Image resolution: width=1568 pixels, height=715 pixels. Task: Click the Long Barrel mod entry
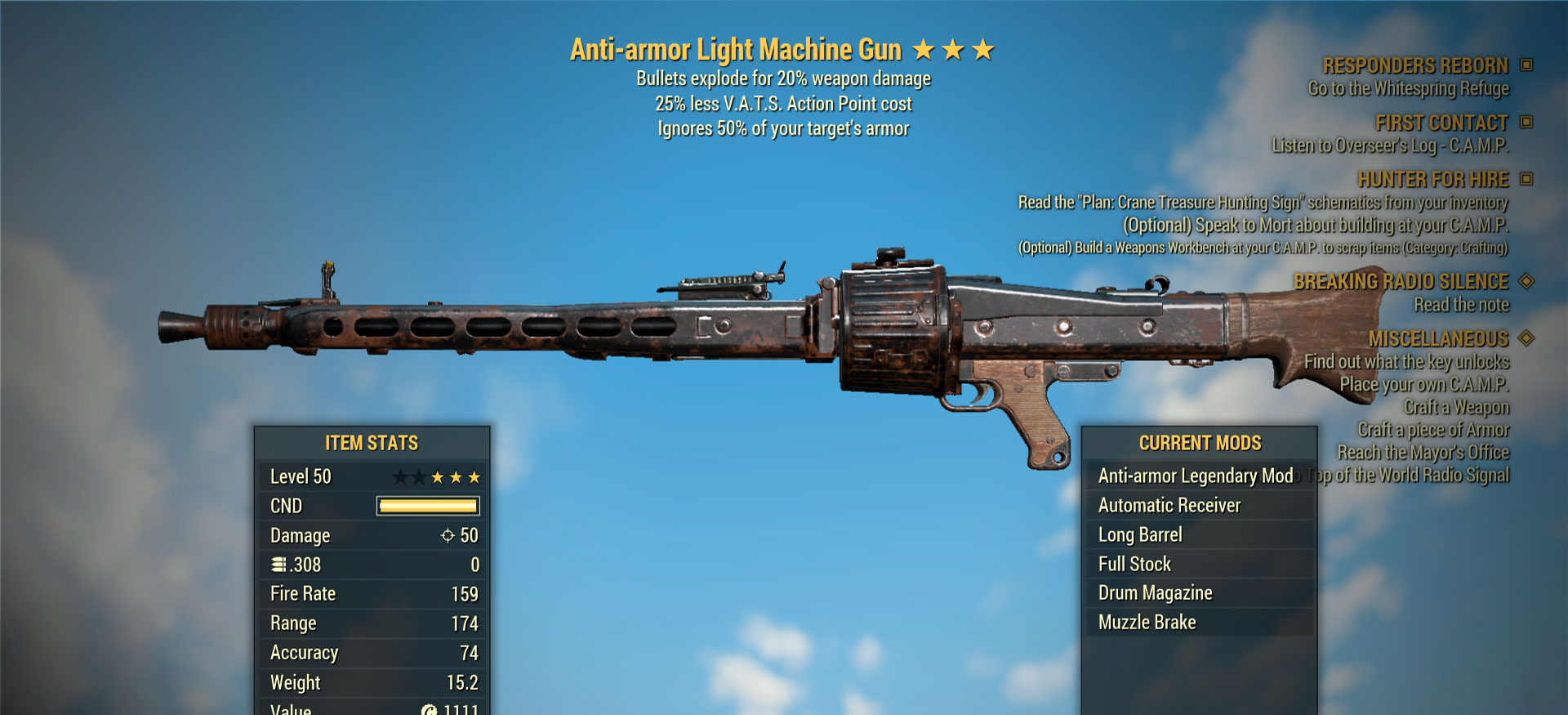pos(1140,534)
